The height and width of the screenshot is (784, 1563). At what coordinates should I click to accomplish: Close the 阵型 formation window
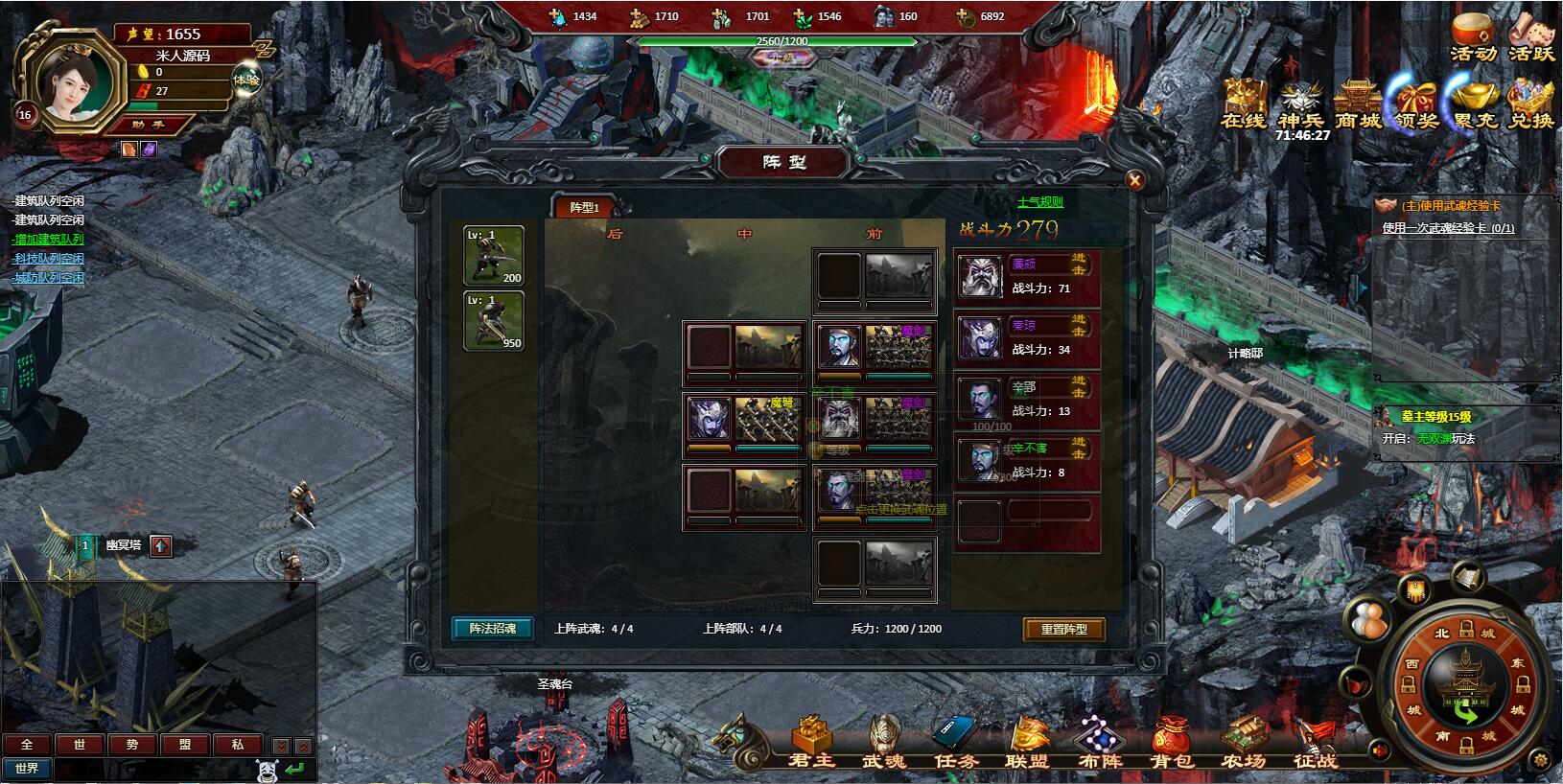1134,180
